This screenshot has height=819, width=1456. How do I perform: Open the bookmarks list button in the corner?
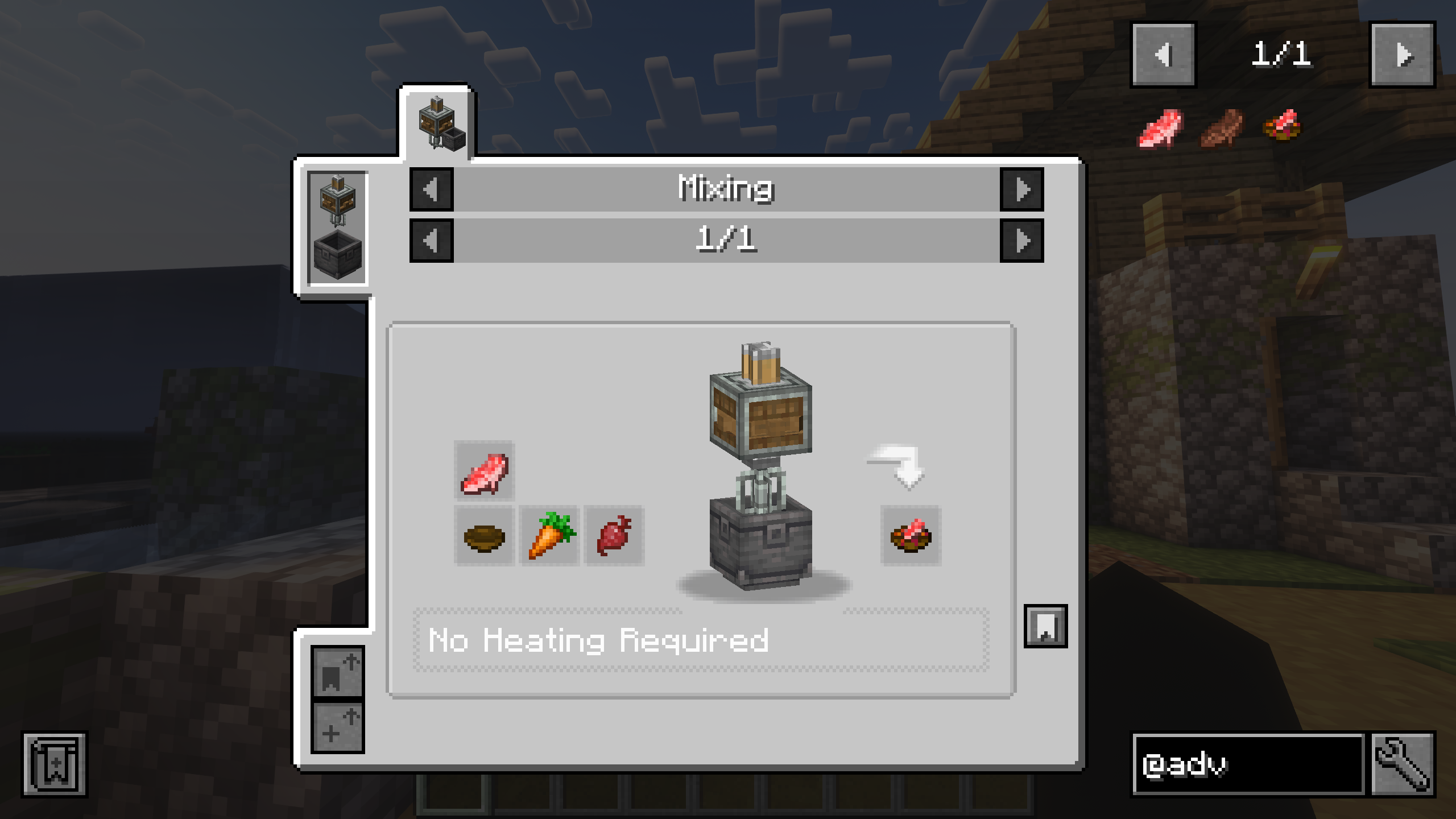(x=55, y=764)
